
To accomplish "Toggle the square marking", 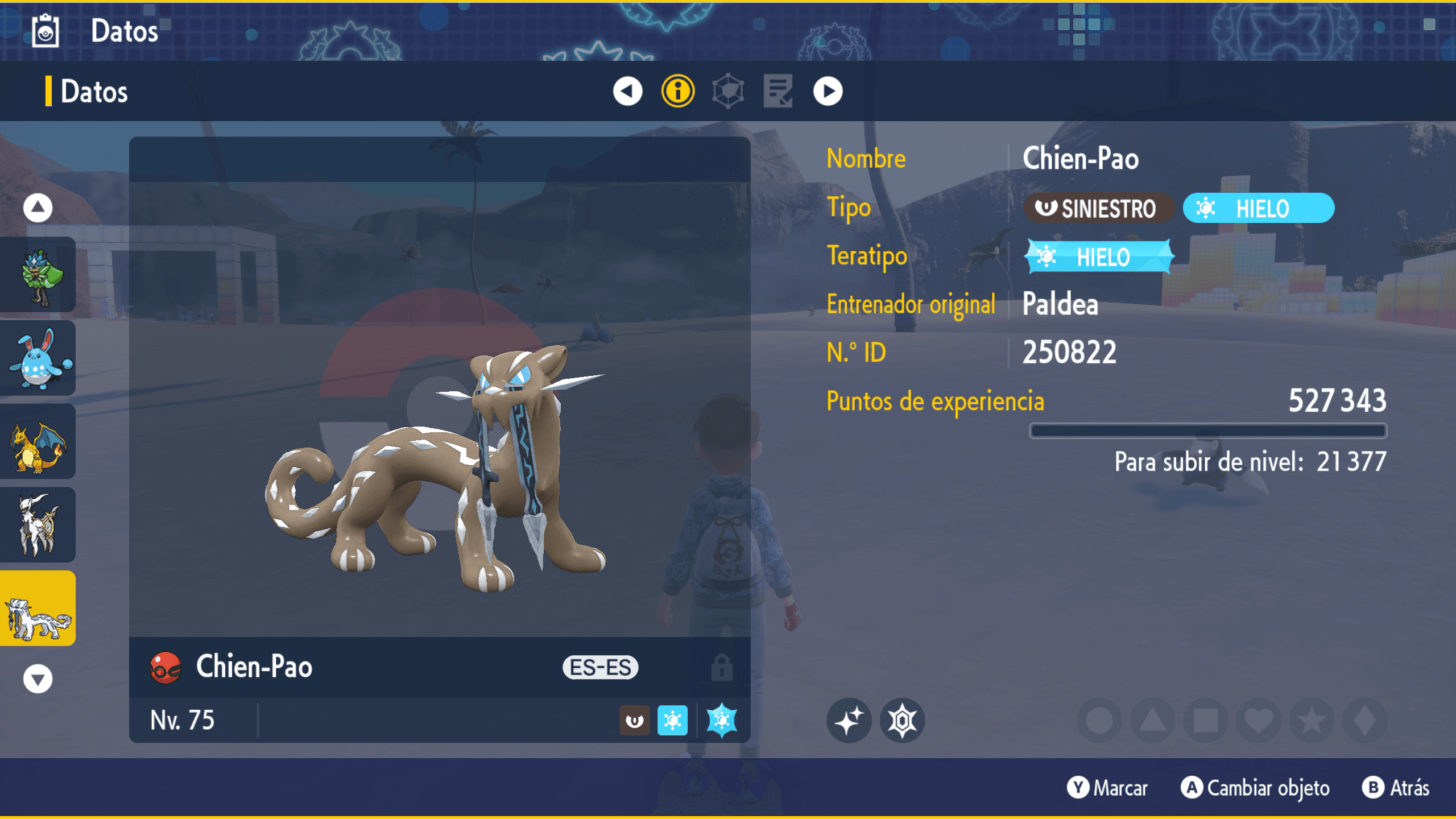I will [1205, 721].
